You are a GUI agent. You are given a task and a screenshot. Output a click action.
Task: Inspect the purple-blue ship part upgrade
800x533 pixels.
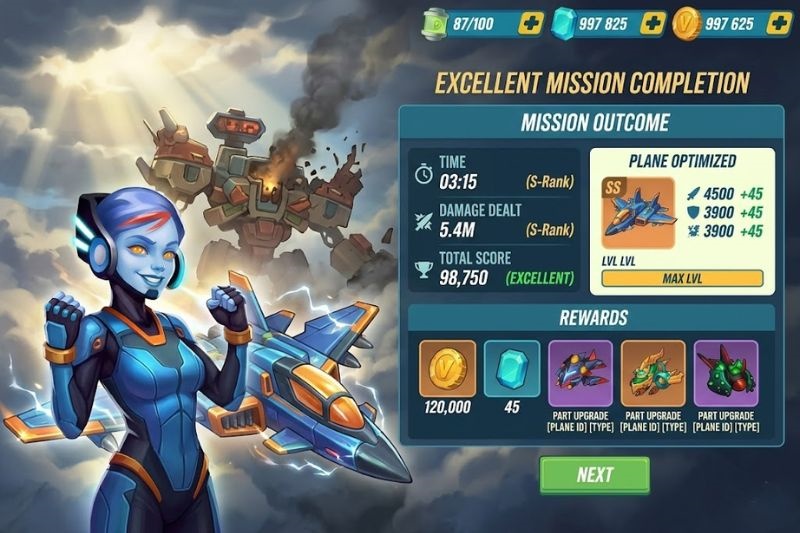(580, 373)
